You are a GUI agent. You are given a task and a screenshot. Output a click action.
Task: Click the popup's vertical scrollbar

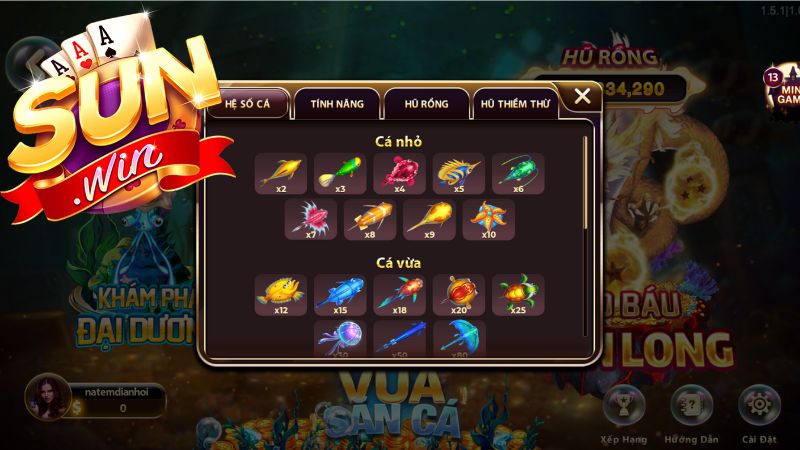[x=586, y=240]
